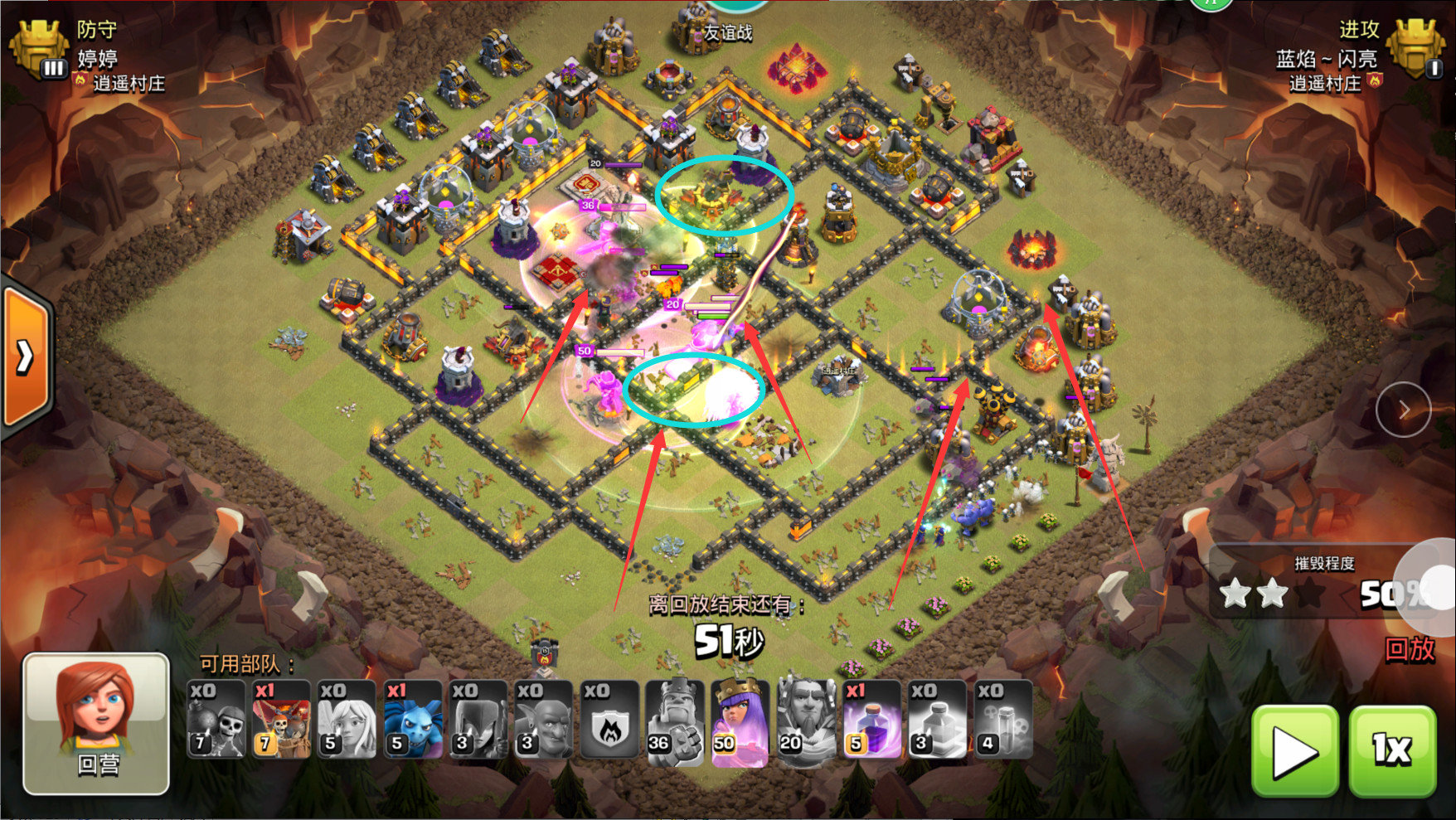Select the Grand Warden hero slot

[806, 720]
